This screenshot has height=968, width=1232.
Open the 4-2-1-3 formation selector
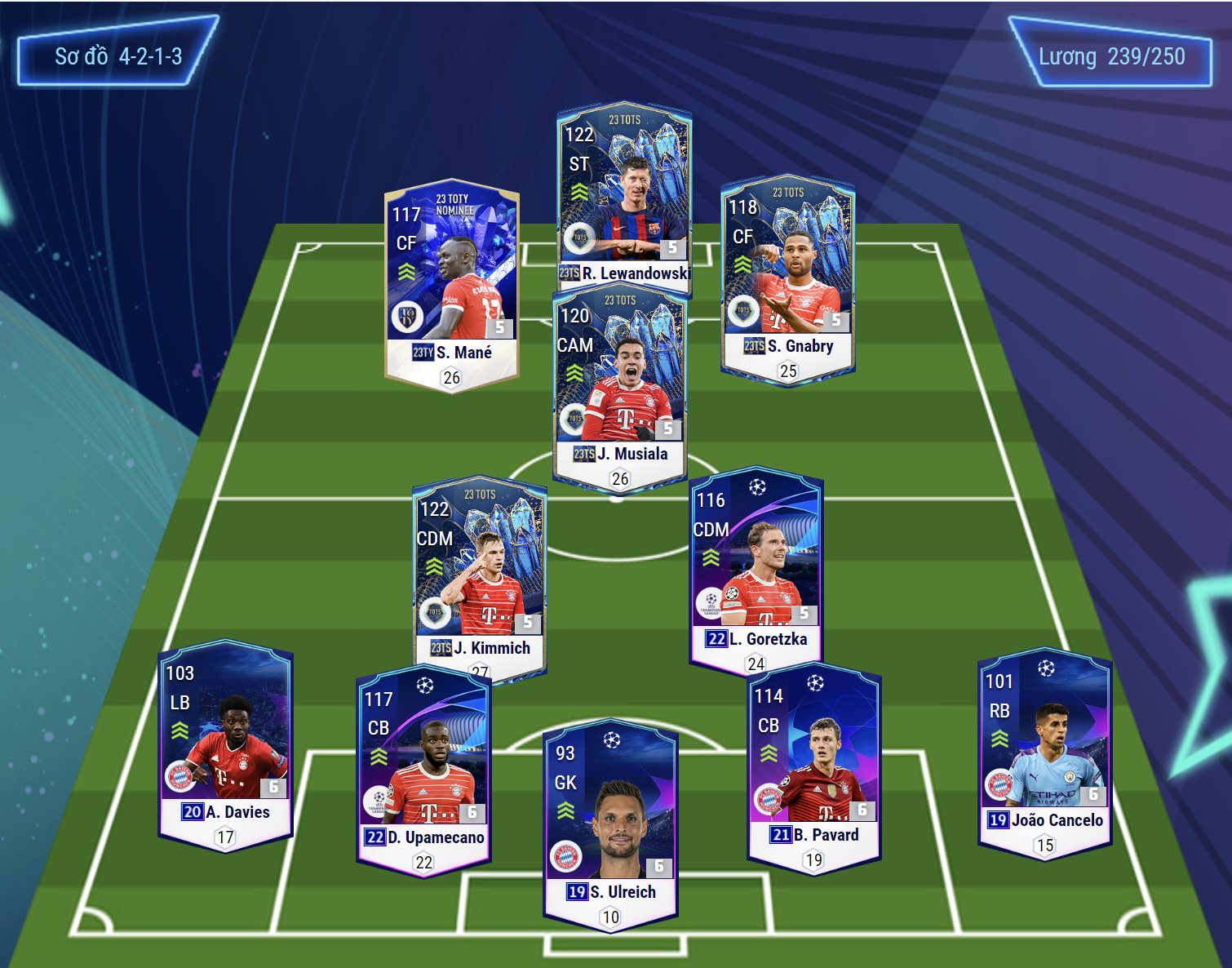(x=117, y=56)
